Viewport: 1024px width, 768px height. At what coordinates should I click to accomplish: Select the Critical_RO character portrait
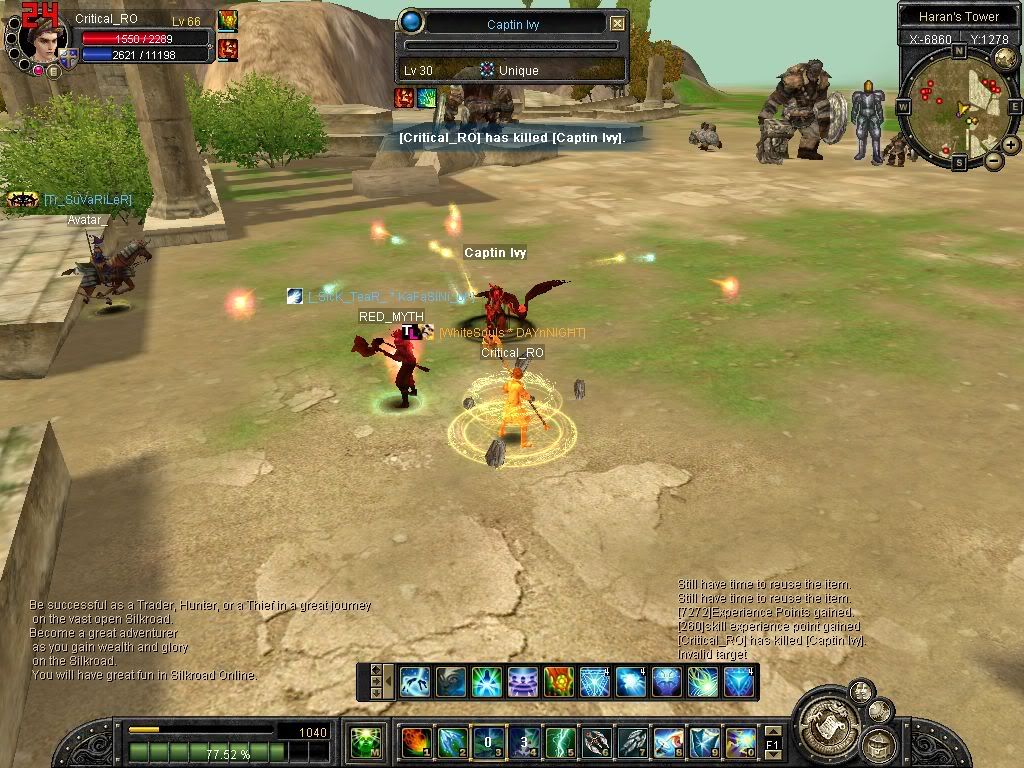(x=46, y=40)
